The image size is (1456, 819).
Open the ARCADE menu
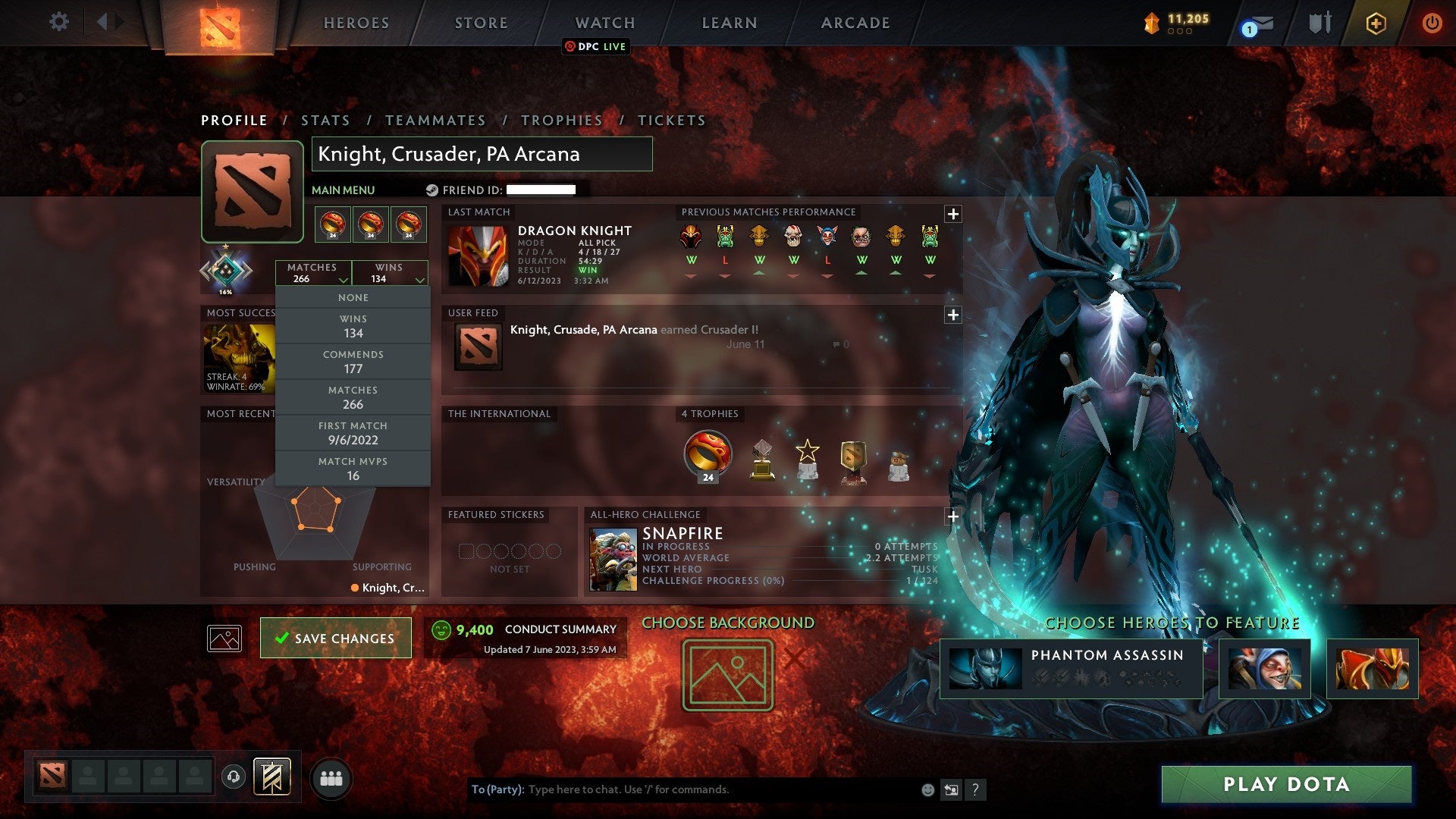coord(854,23)
